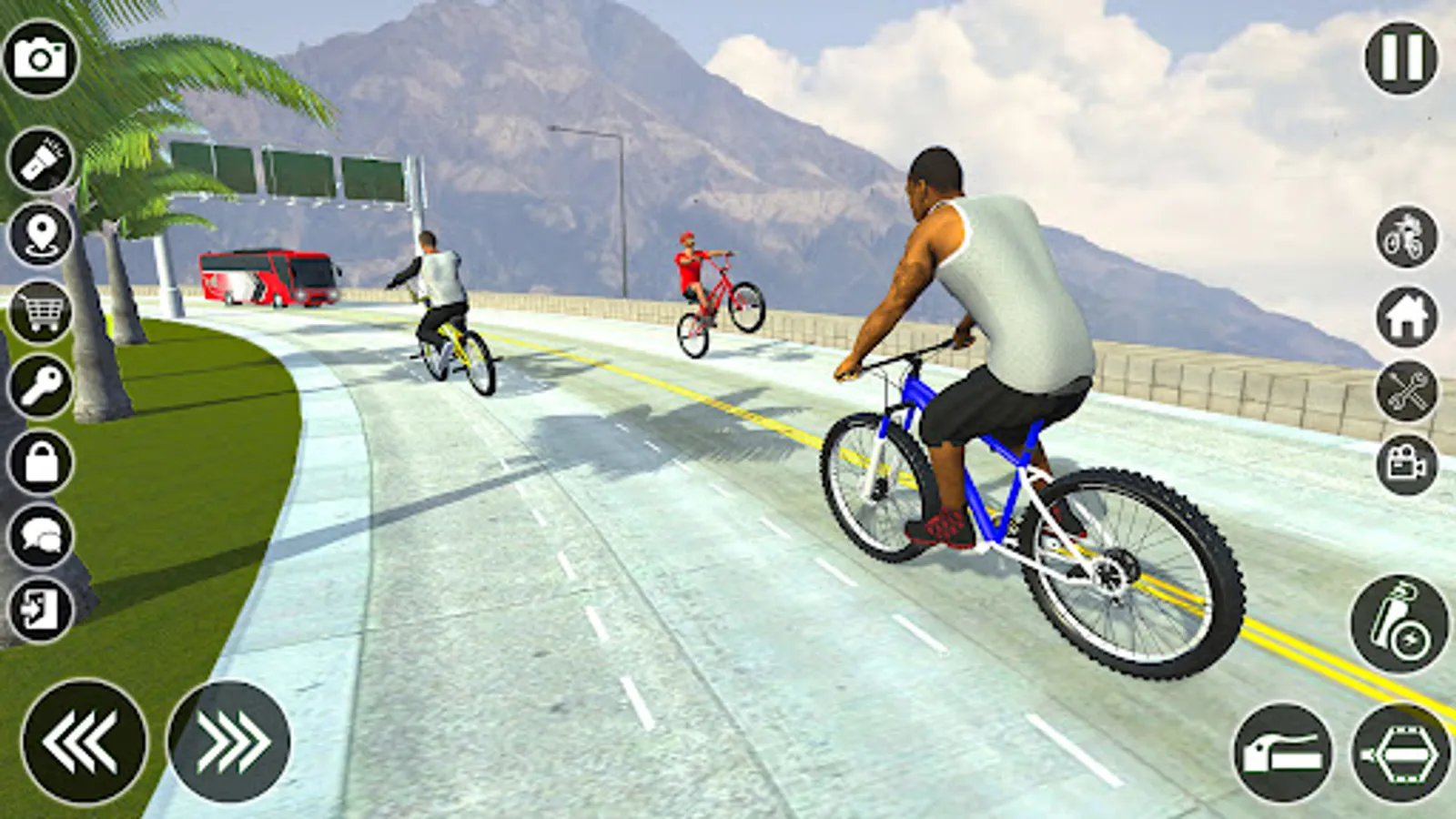Open the chat bubbles panel
The height and width of the screenshot is (819, 1456).
40,537
